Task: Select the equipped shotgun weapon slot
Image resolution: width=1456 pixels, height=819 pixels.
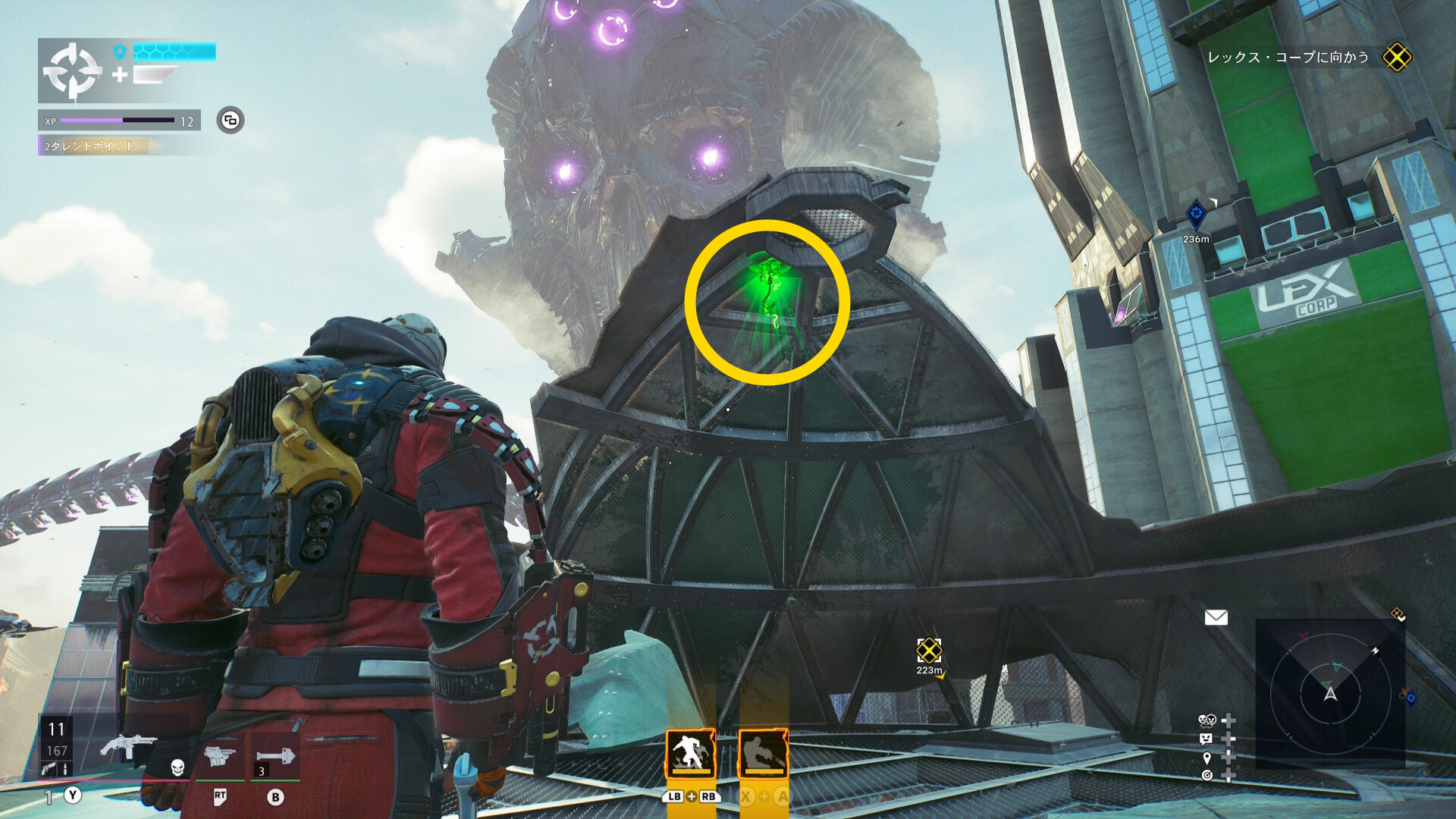Action: [127, 746]
